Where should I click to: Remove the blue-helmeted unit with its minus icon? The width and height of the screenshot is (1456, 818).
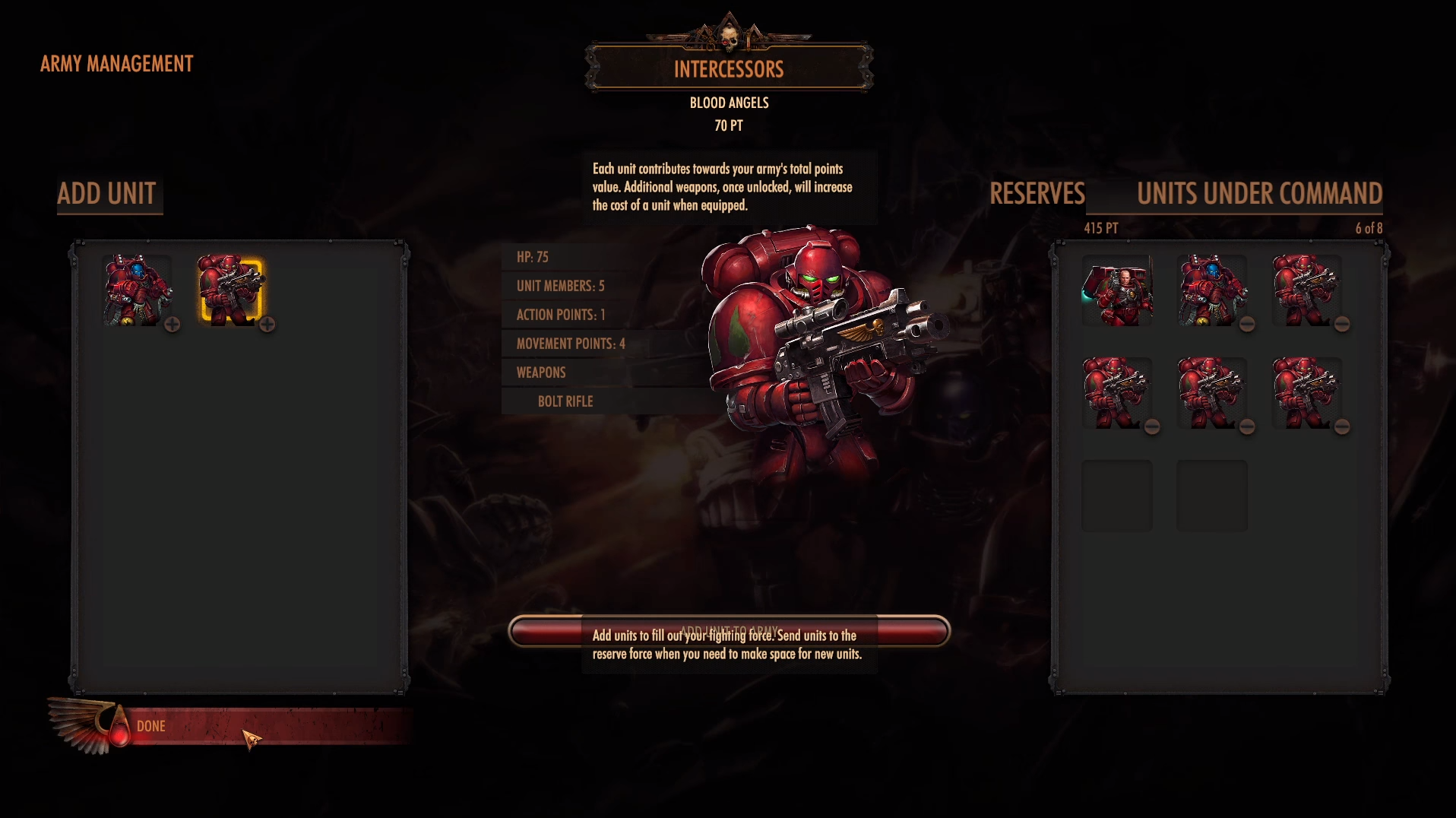coord(1247,325)
